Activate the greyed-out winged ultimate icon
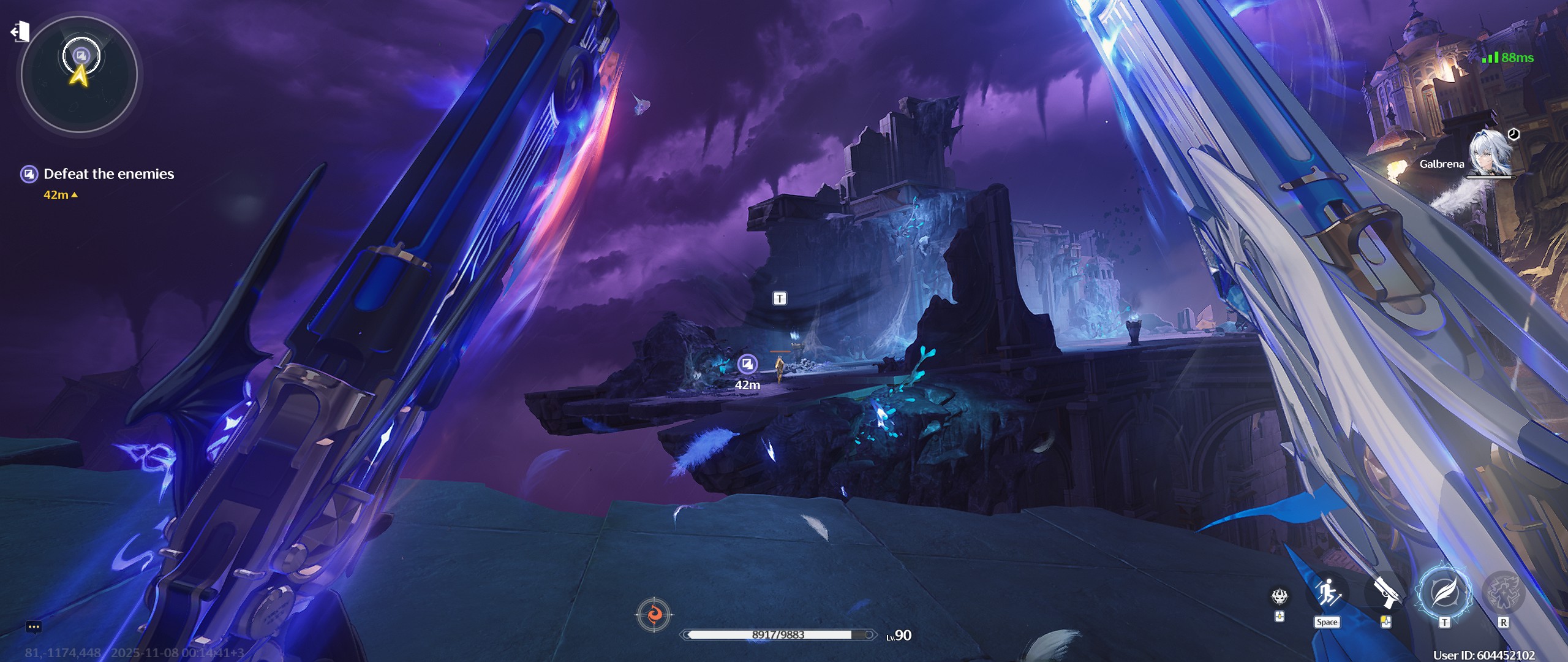The height and width of the screenshot is (662, 1568). 1503,593
